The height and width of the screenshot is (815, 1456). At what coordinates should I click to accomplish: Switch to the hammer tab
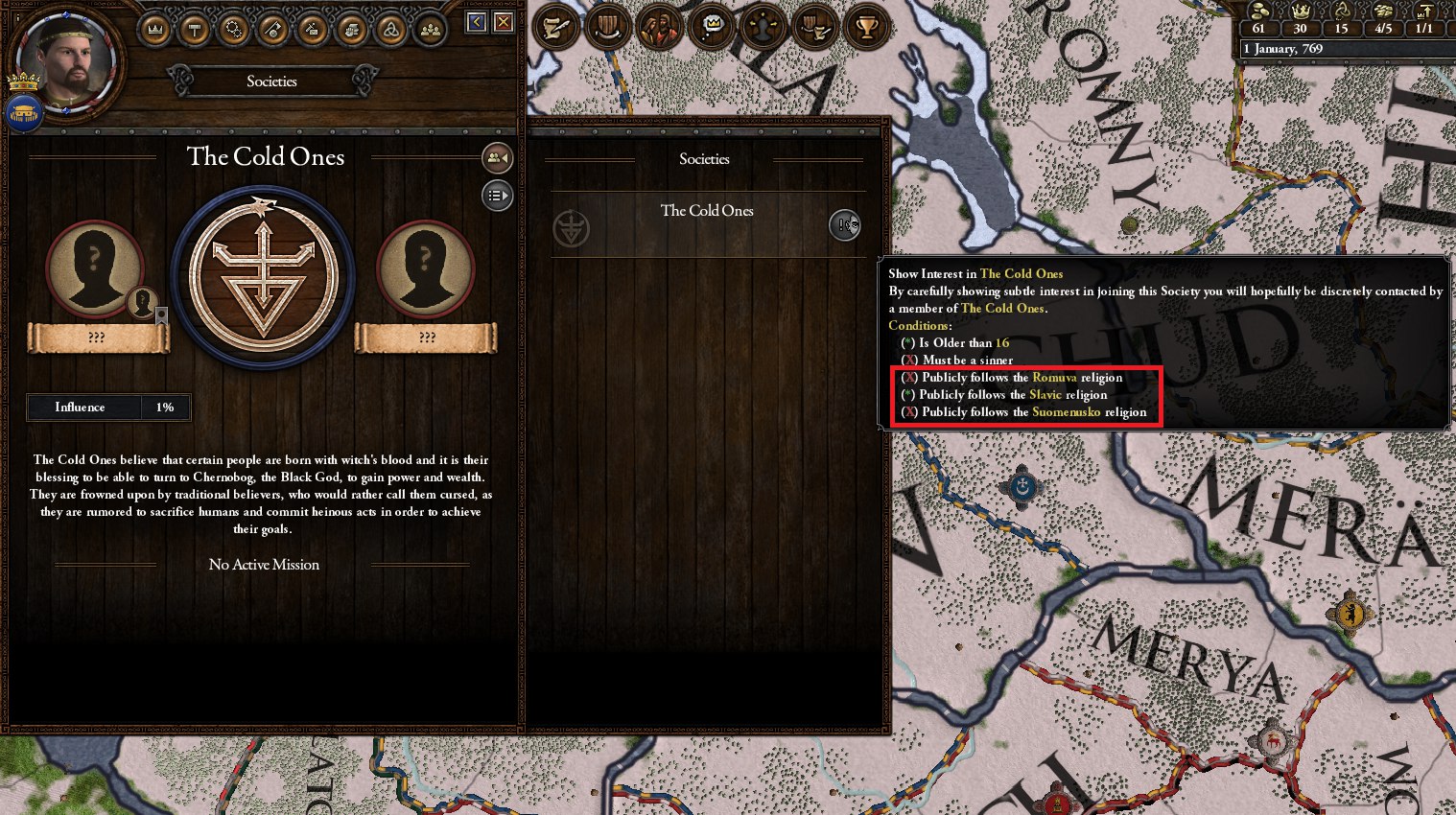(x=195, y=31)
